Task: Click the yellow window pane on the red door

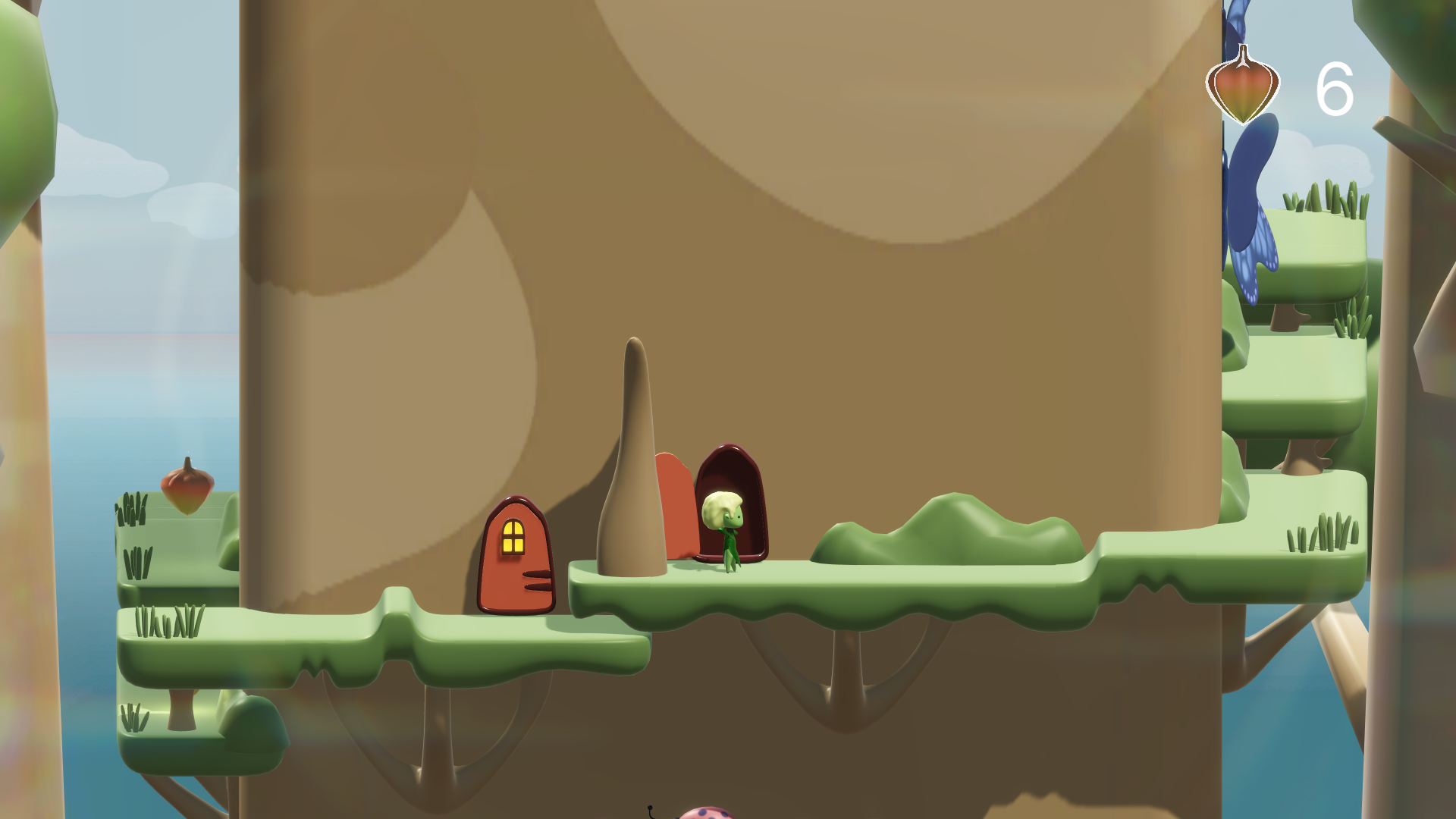Action: coord(513,536)
